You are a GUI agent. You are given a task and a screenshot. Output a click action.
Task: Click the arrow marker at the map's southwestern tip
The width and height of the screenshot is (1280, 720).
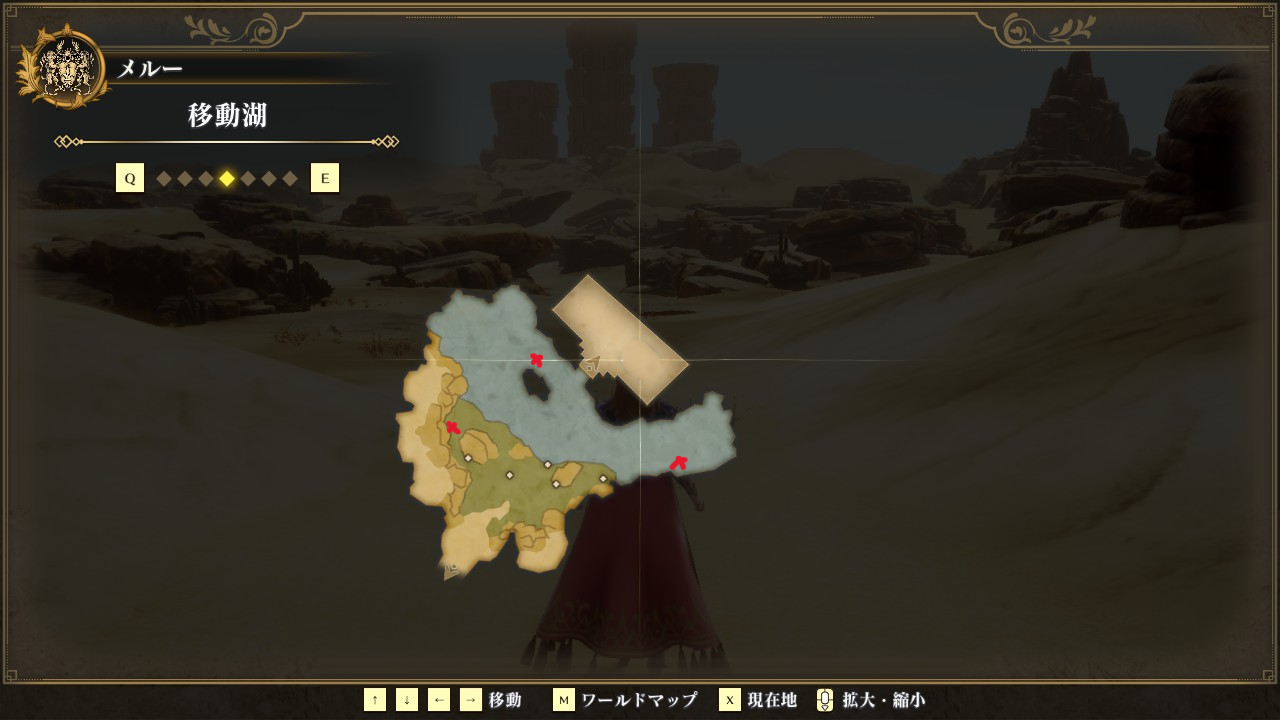pyautogui.click(x=452, y=571)
